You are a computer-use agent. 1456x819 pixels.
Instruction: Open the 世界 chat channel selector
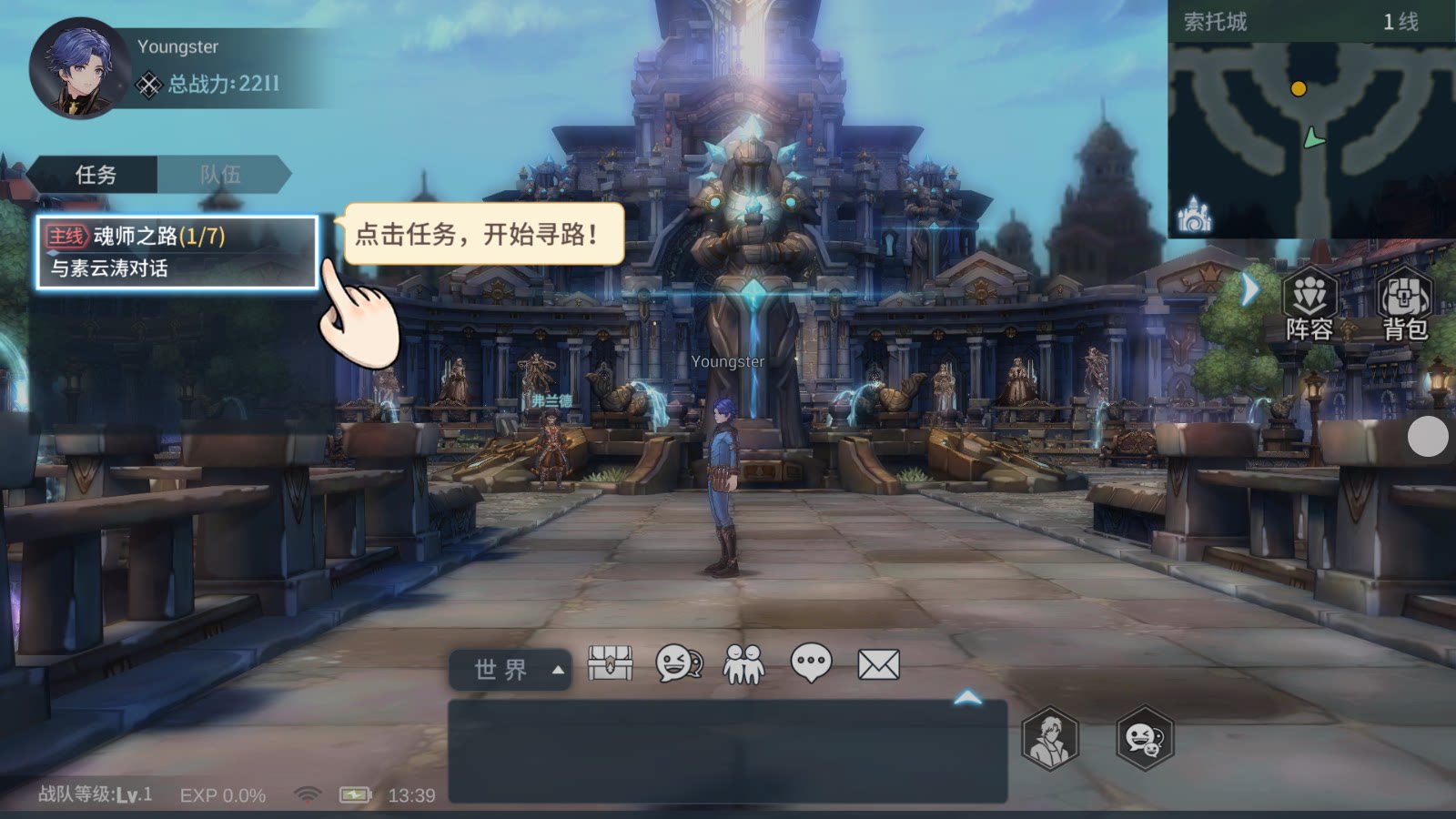pos(510,667)
